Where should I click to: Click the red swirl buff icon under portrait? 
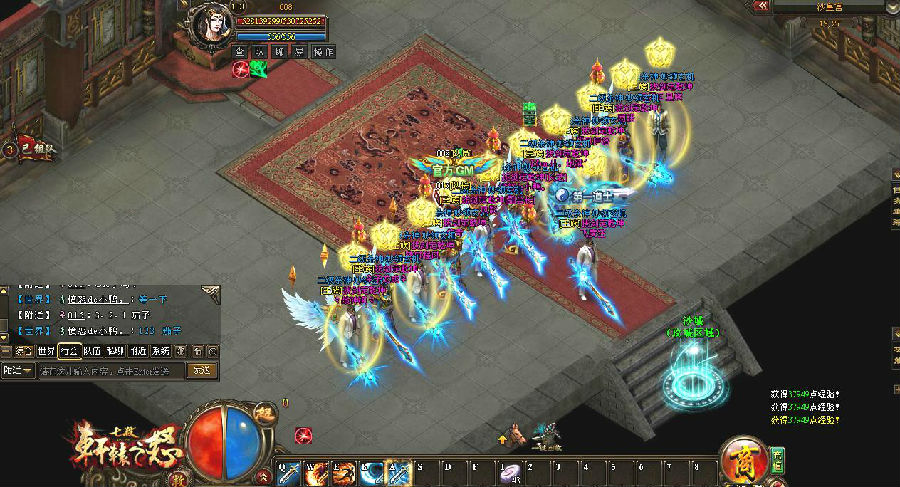(x=241, y=69)
